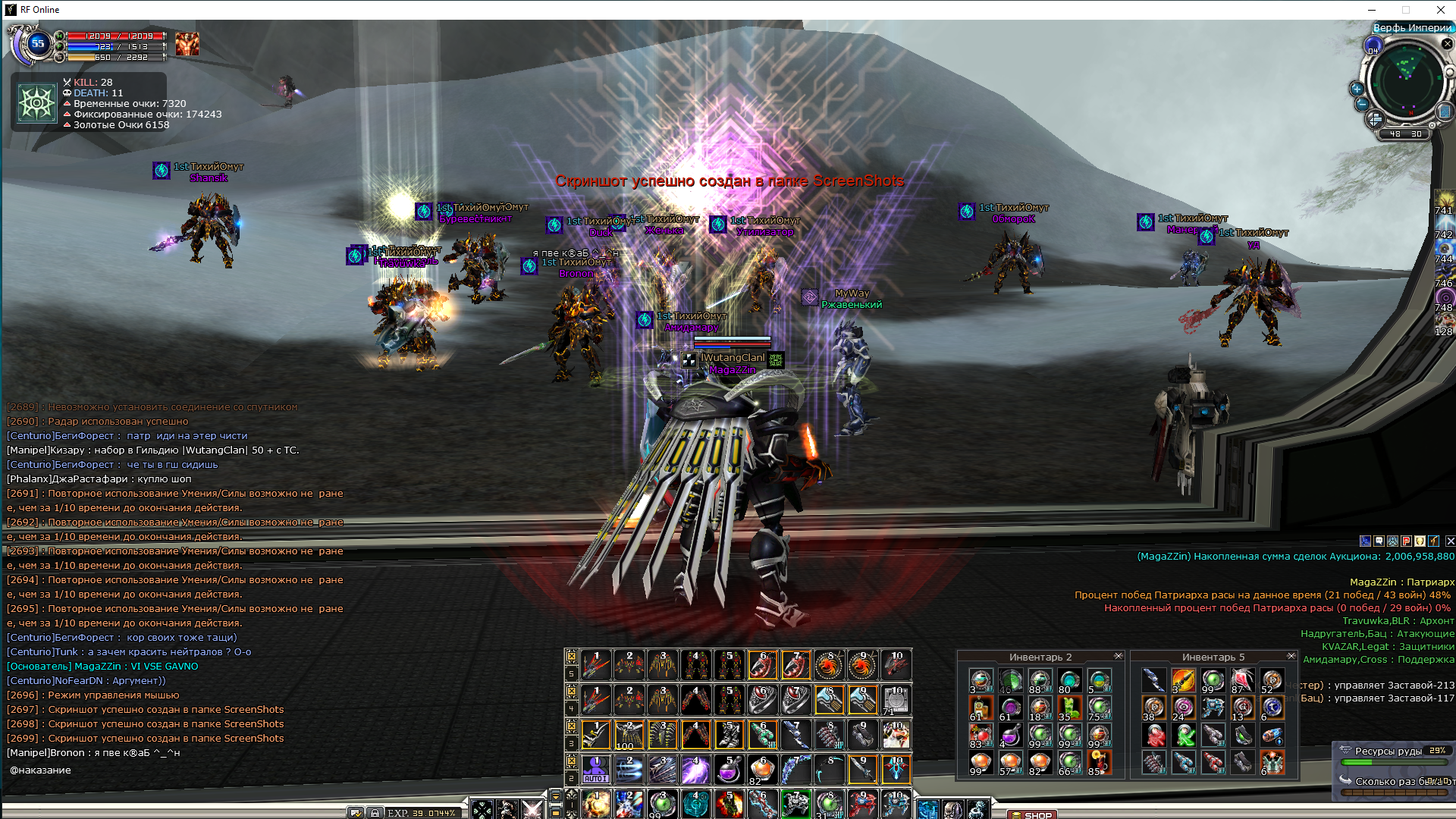Close the RF Online window
This screenshot has width=1456, height=819.
coord(1440,10)
